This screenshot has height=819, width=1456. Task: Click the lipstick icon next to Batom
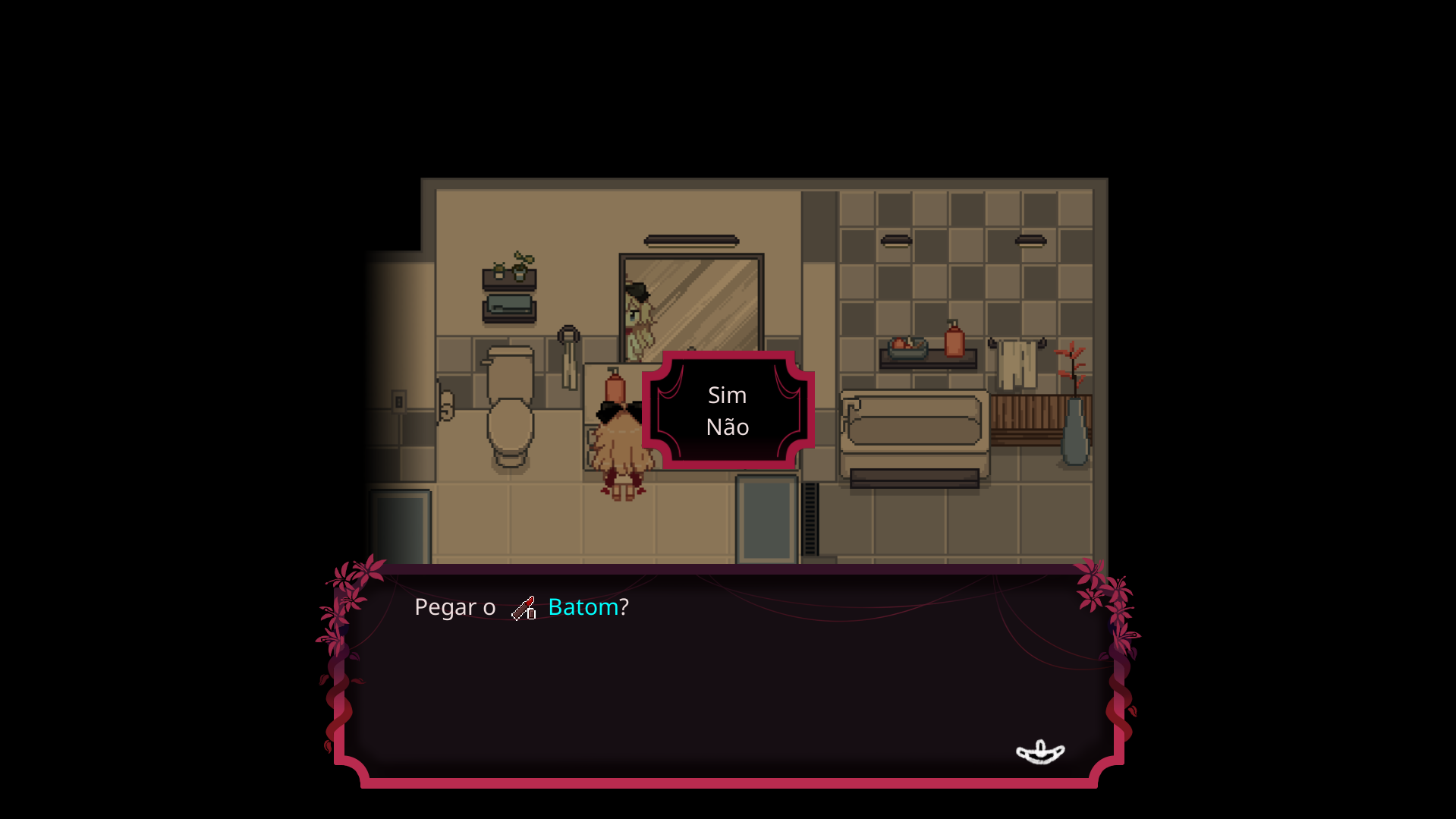(524, 607)
